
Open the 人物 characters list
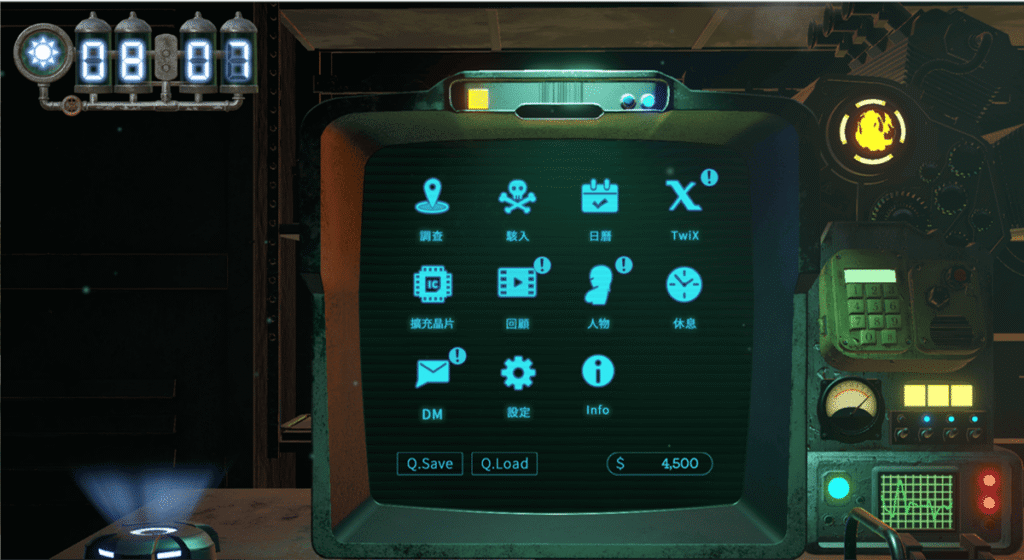[x=599, y=286]
